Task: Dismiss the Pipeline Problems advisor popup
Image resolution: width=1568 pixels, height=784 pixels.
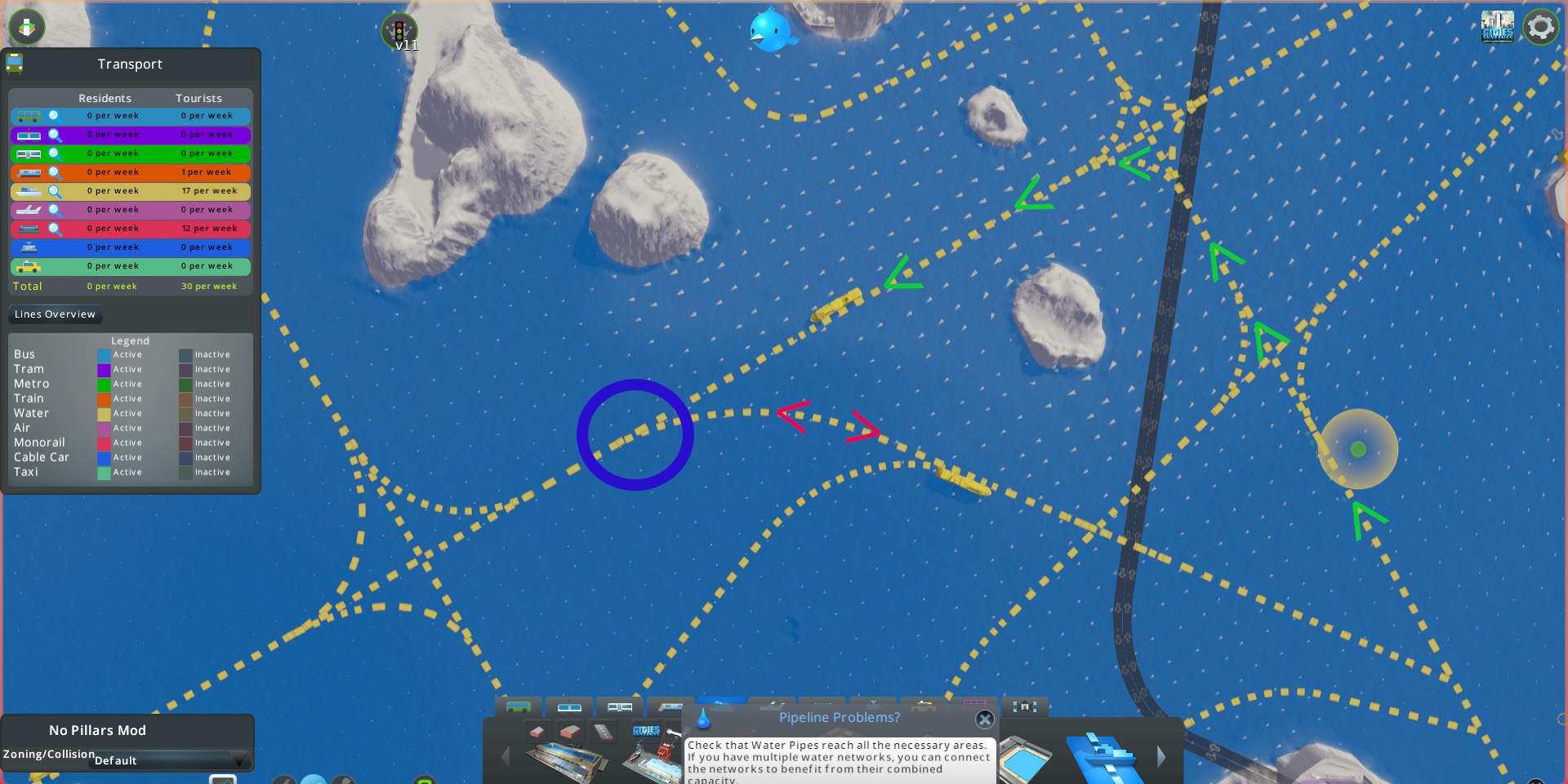Action: click(985, 719)
